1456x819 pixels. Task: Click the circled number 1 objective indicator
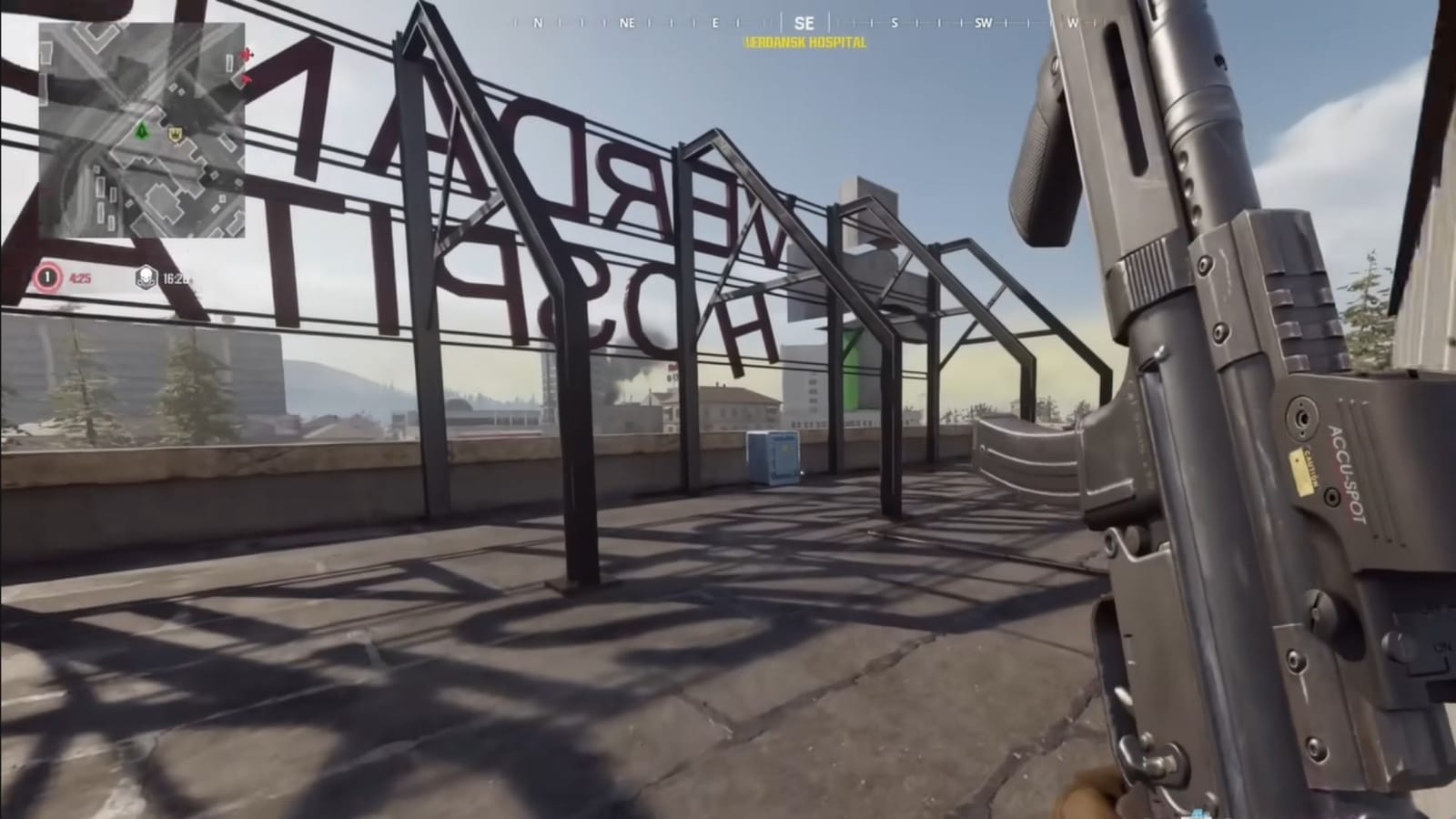pyautogui.click(x=46, y=277)
